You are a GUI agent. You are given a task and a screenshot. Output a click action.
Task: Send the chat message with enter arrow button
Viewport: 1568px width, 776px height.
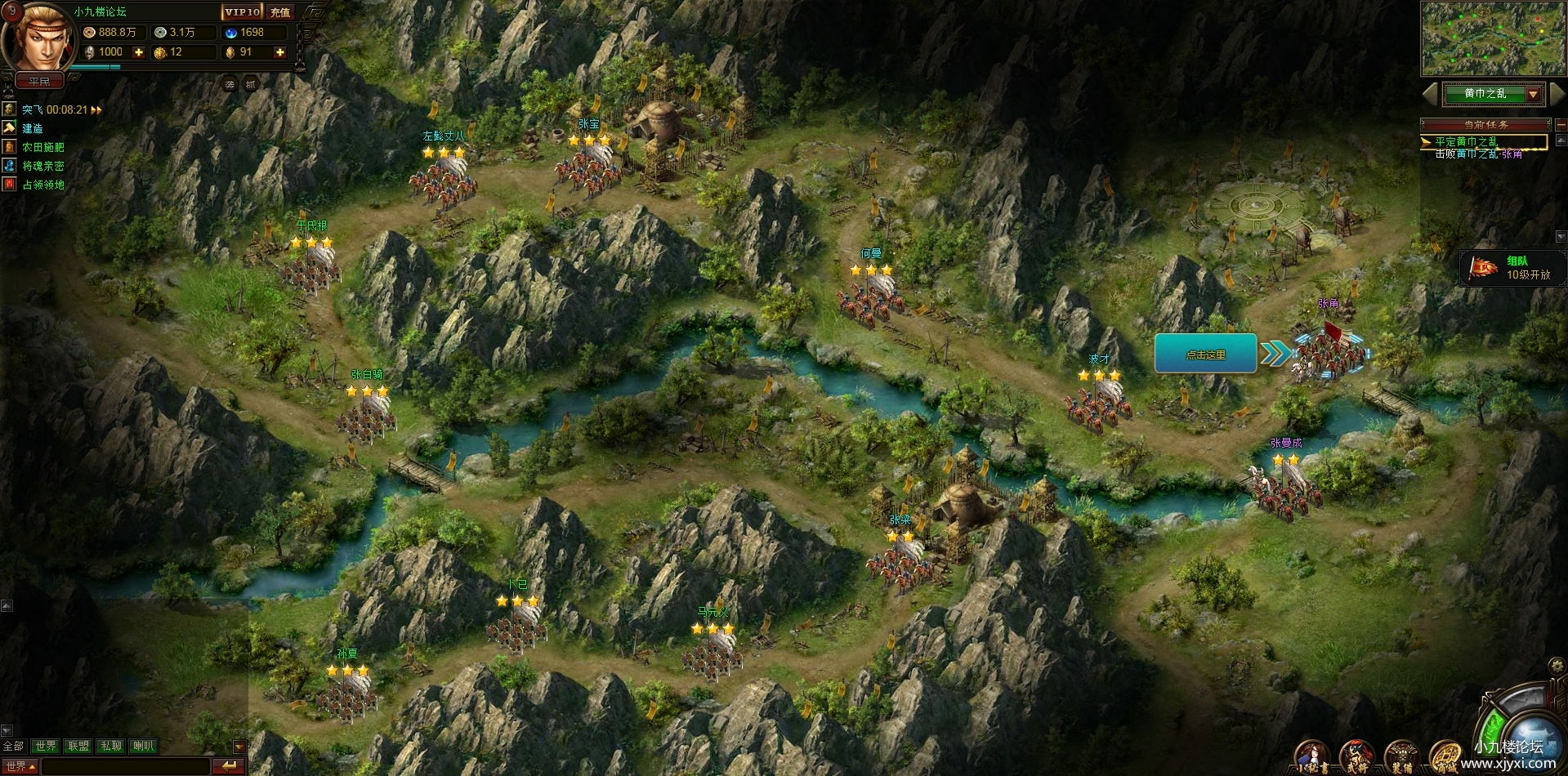click(228, 766)
